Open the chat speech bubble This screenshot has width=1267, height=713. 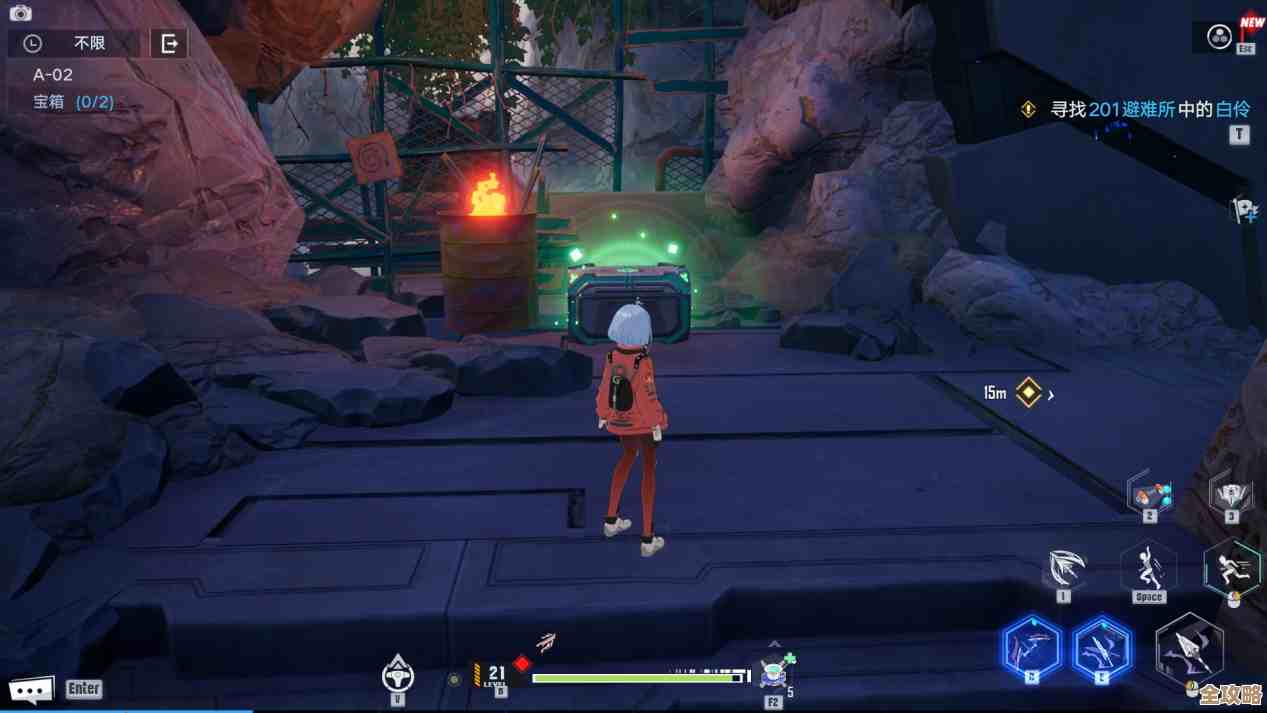click(x=30, y=689)
